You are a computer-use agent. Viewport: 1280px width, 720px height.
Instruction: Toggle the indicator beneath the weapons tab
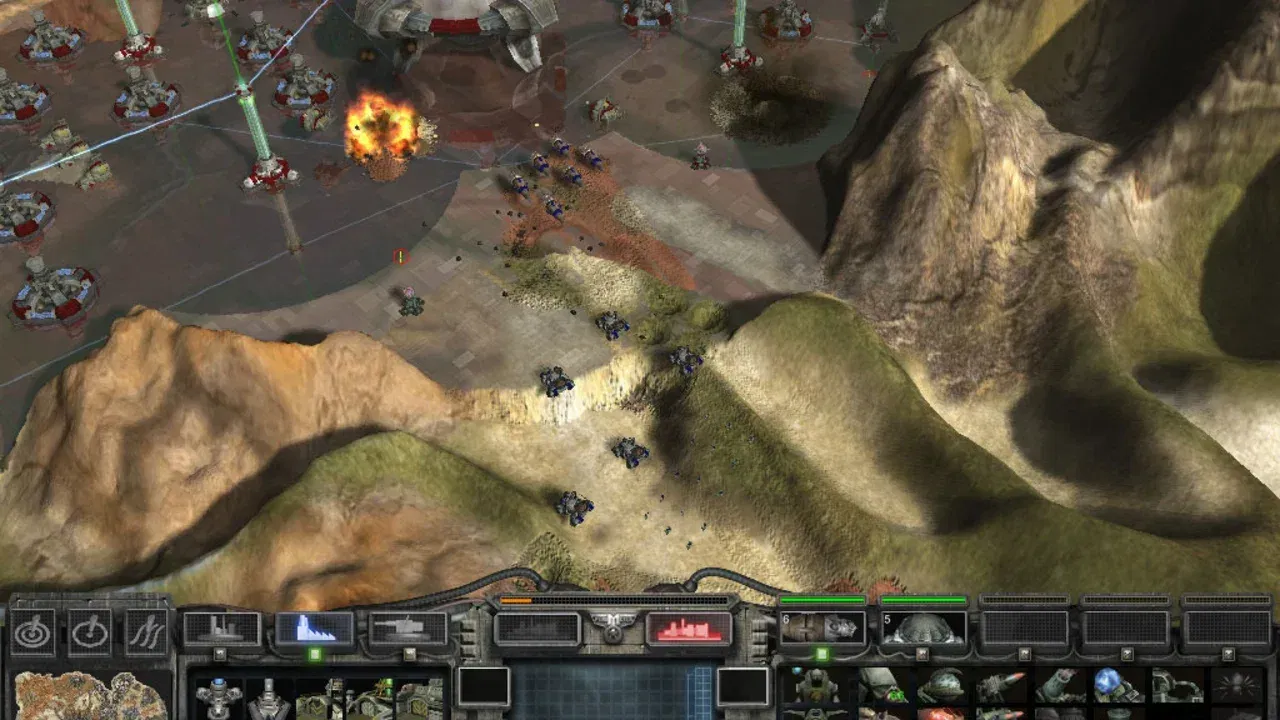(x=411, y=652)
